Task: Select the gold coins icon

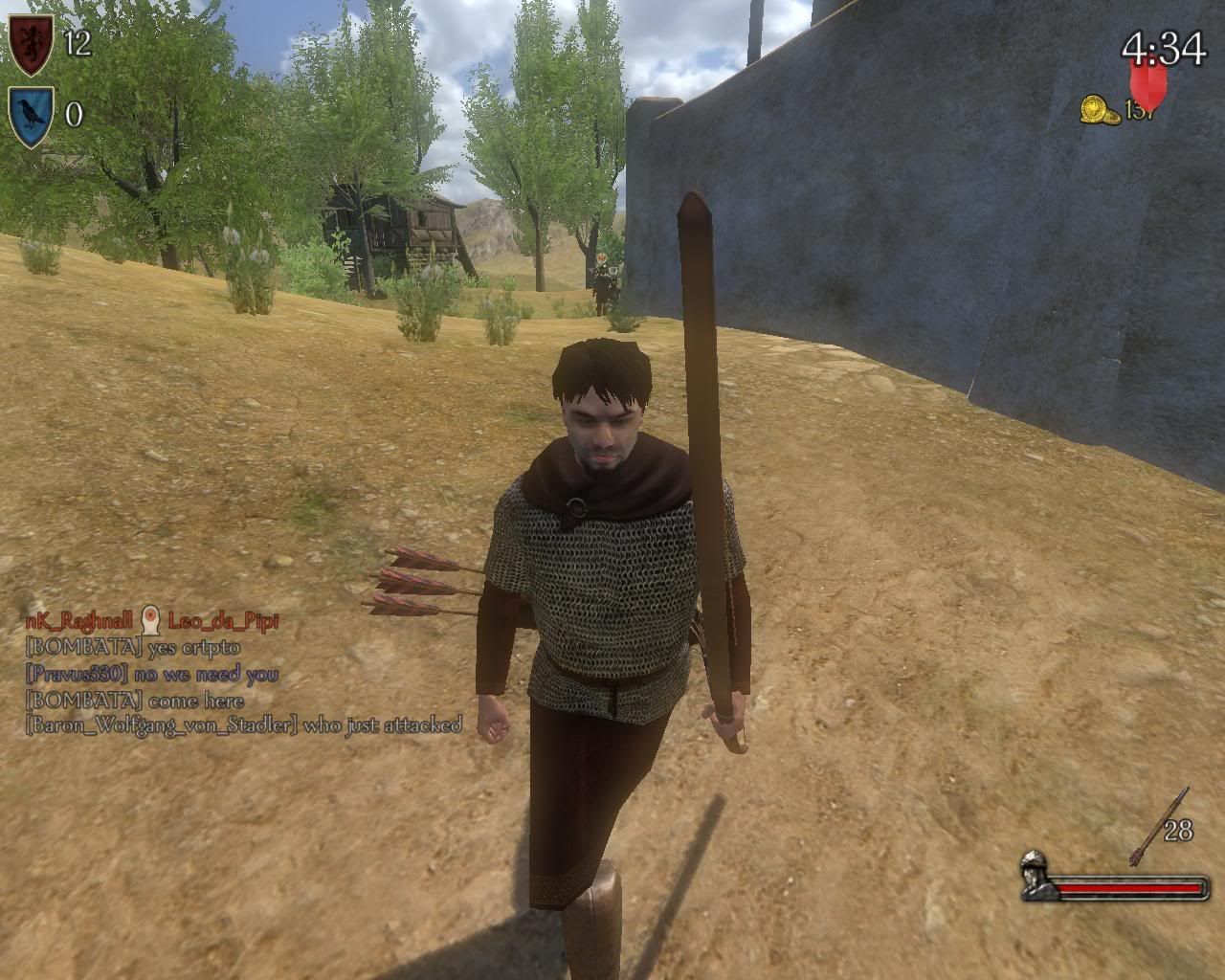Action: point(1101,109)
